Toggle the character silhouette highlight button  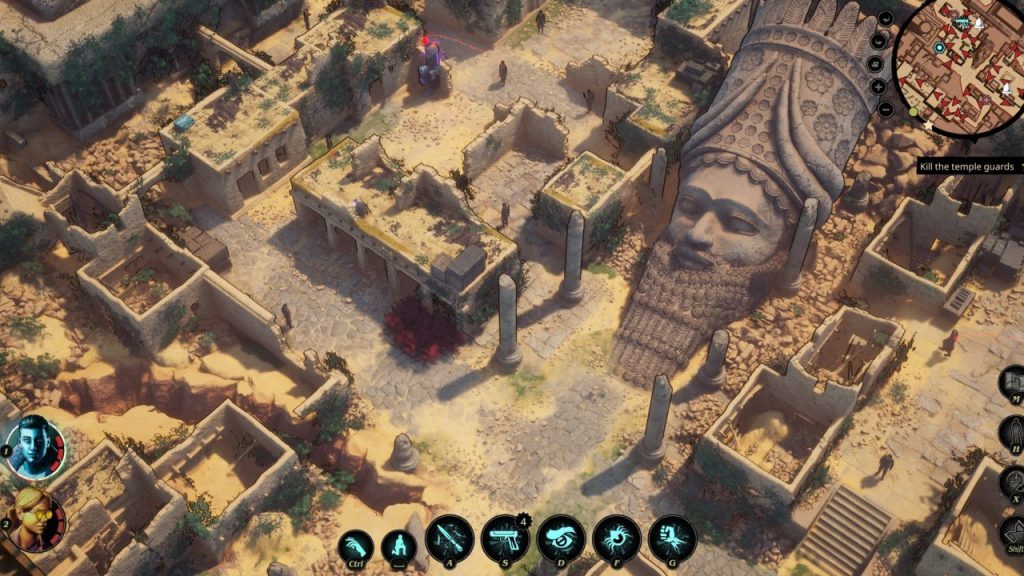(x=1012, y=432)
